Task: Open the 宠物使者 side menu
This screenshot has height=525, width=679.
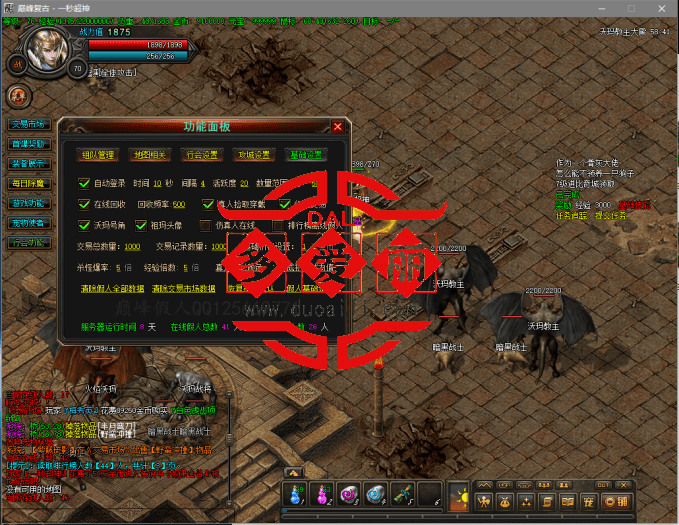Action: 29,222
